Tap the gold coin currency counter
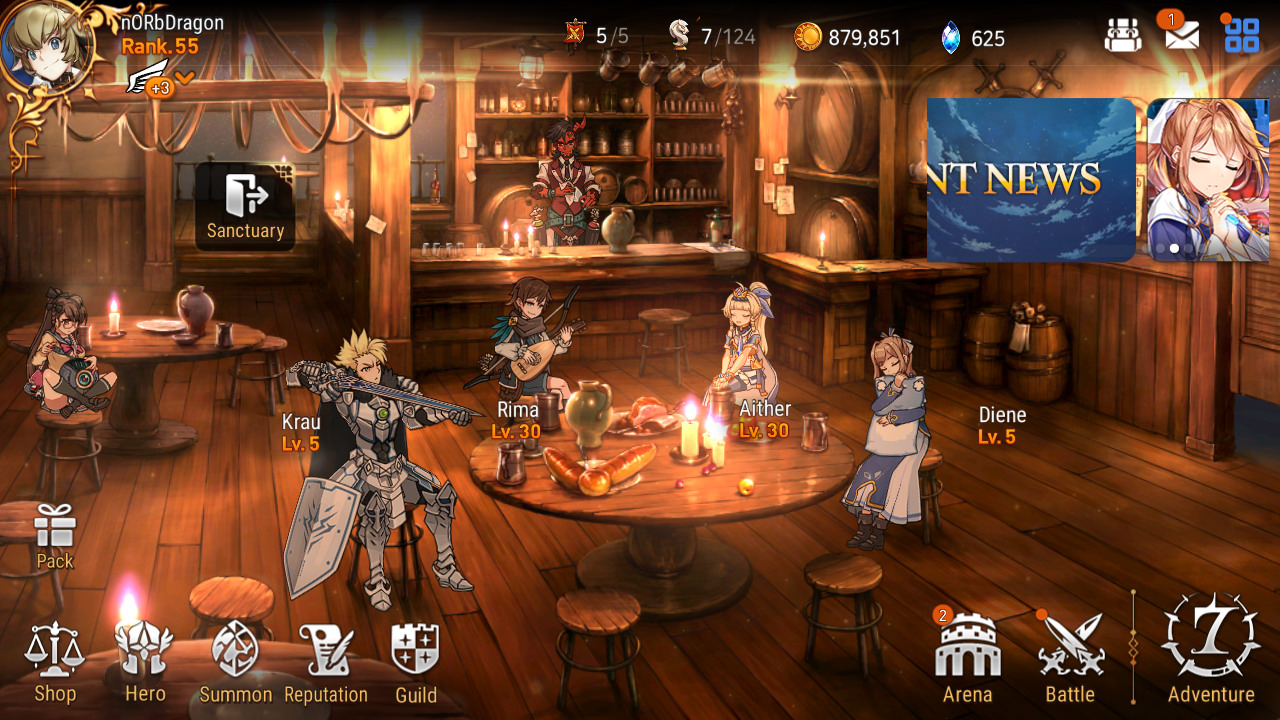The width and height of the screenshot is (1280, 720). pos(848,38)
